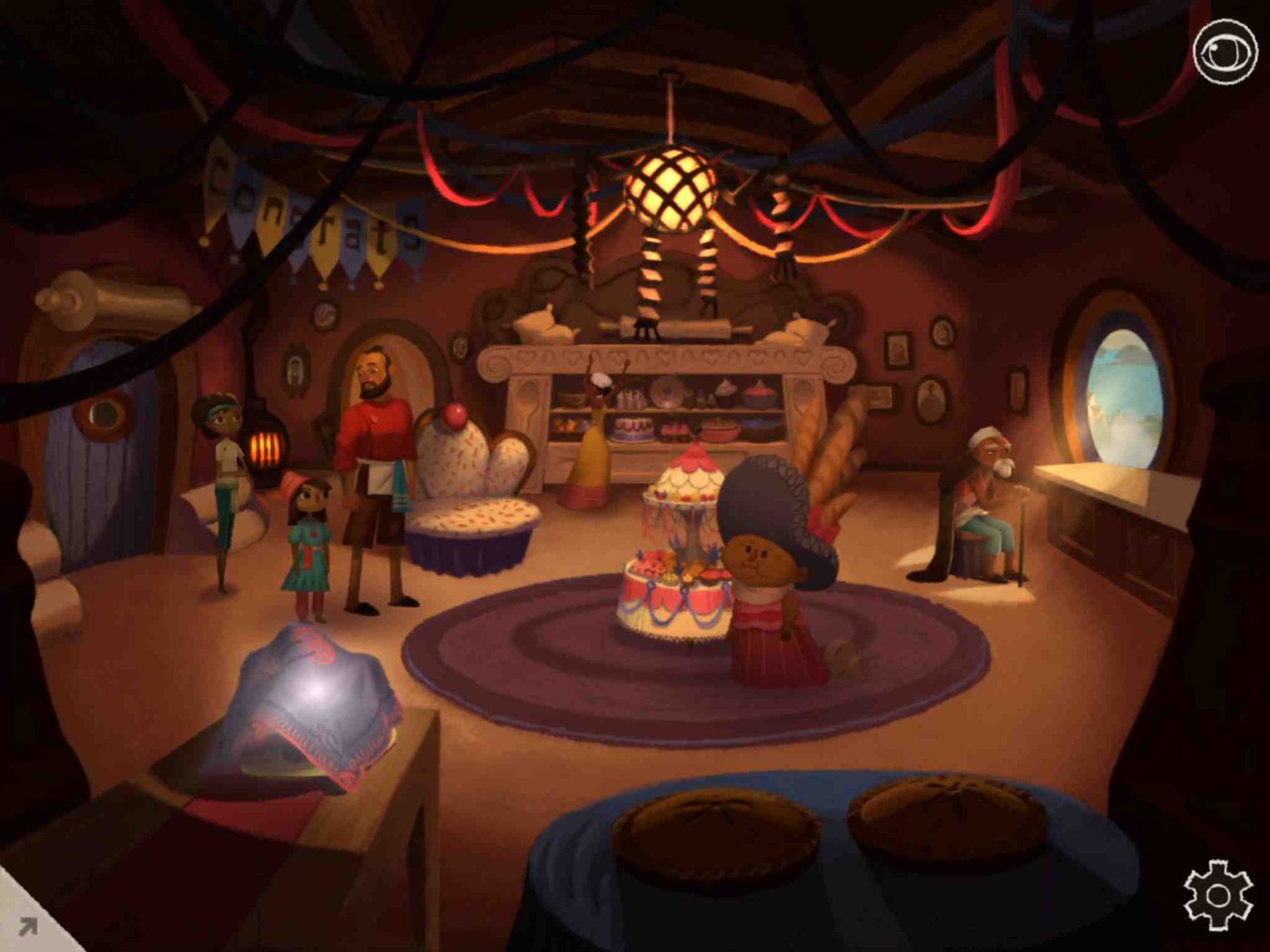Open the gear settings menu
Viewport: 1270px width, 952px height.
1218,895
